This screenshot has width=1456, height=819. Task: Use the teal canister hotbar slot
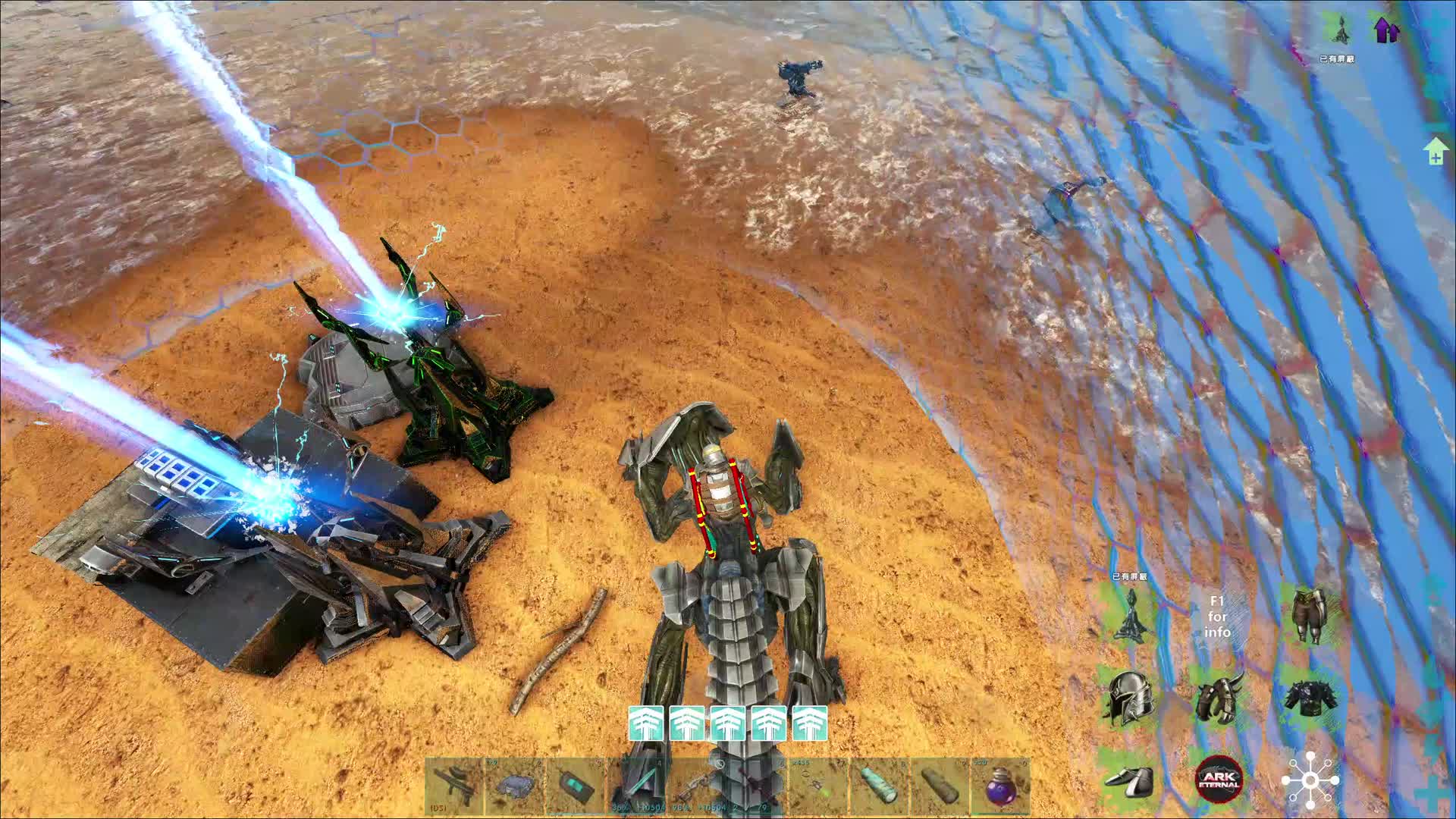pyautogui.click(x=880, y=786)
